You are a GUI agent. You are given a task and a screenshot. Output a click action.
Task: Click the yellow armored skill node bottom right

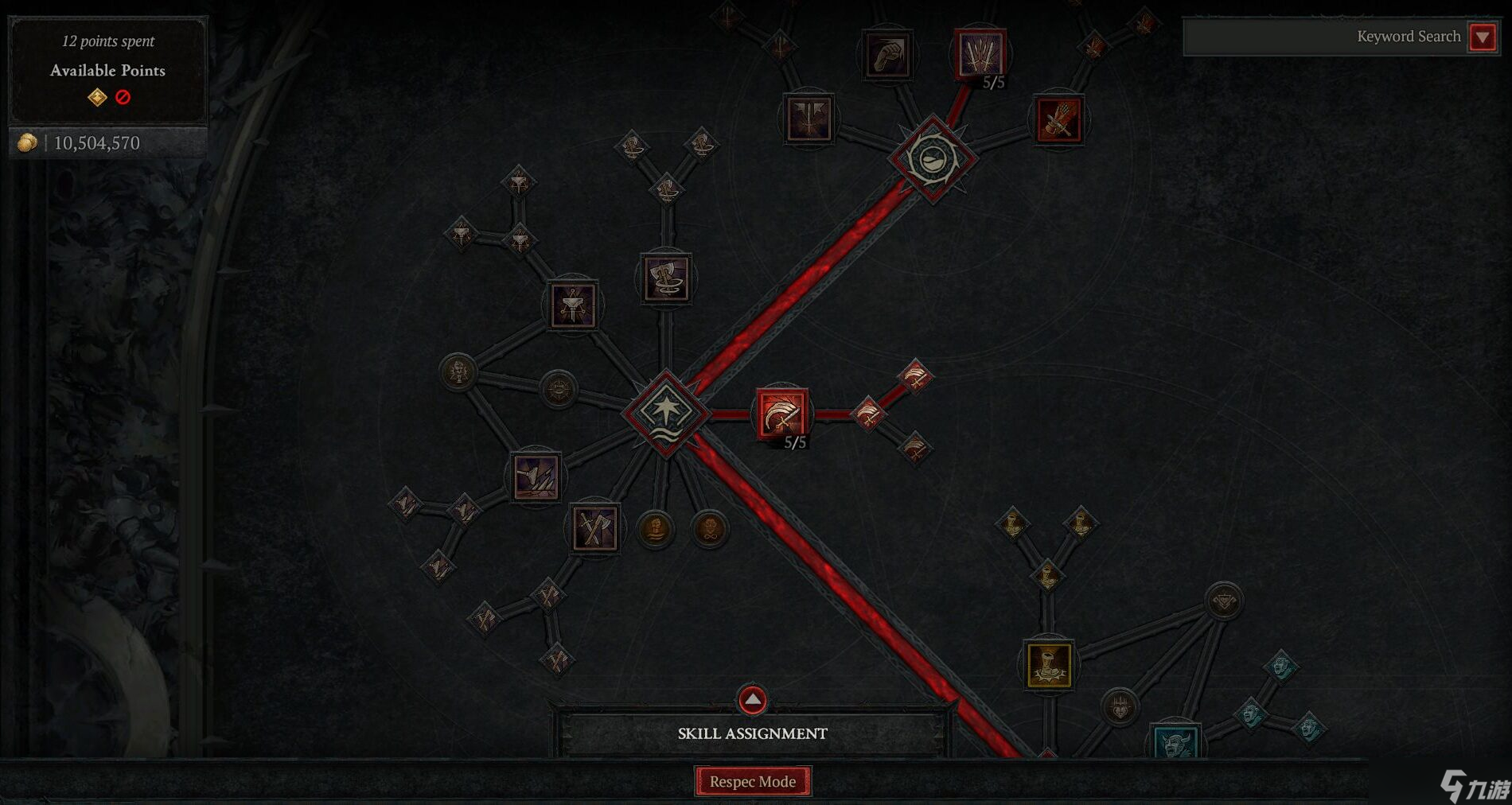[x=1049, y=667]
